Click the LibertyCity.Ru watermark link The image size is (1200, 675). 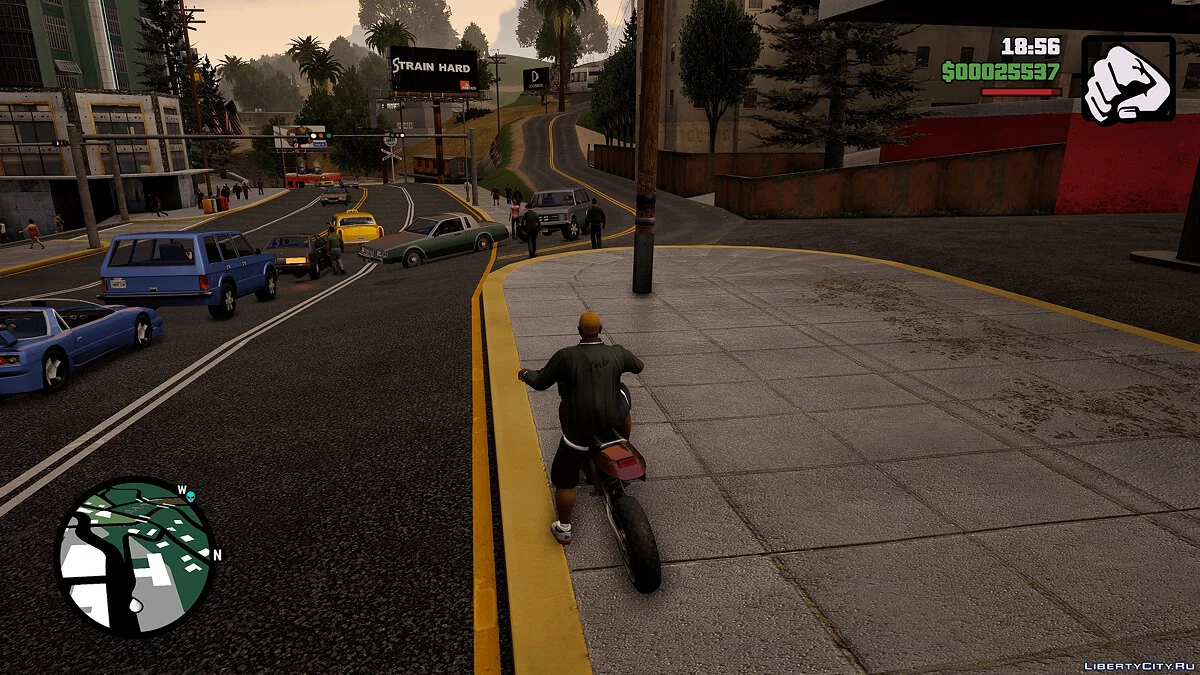[x=1139, y=666]
